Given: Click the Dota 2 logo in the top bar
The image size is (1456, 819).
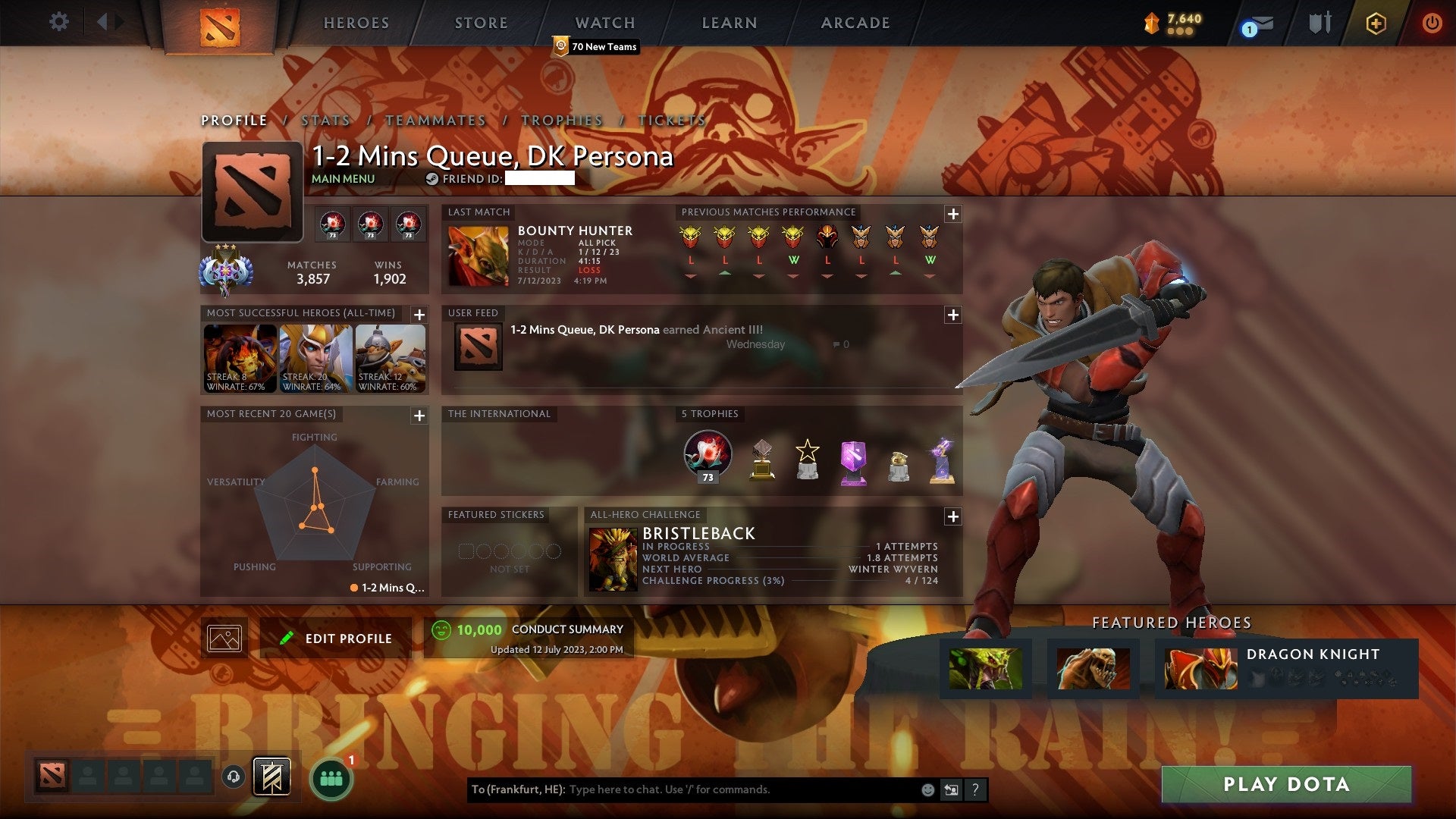Looking at the screenshot, I should tap(221, 23).
